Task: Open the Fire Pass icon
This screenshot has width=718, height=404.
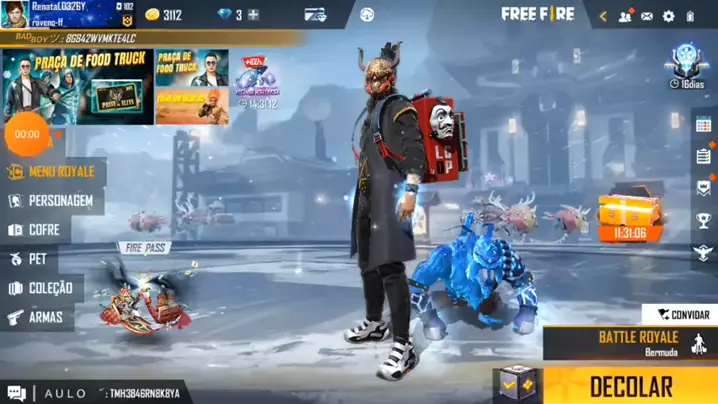Action: (x=143, y=292)
